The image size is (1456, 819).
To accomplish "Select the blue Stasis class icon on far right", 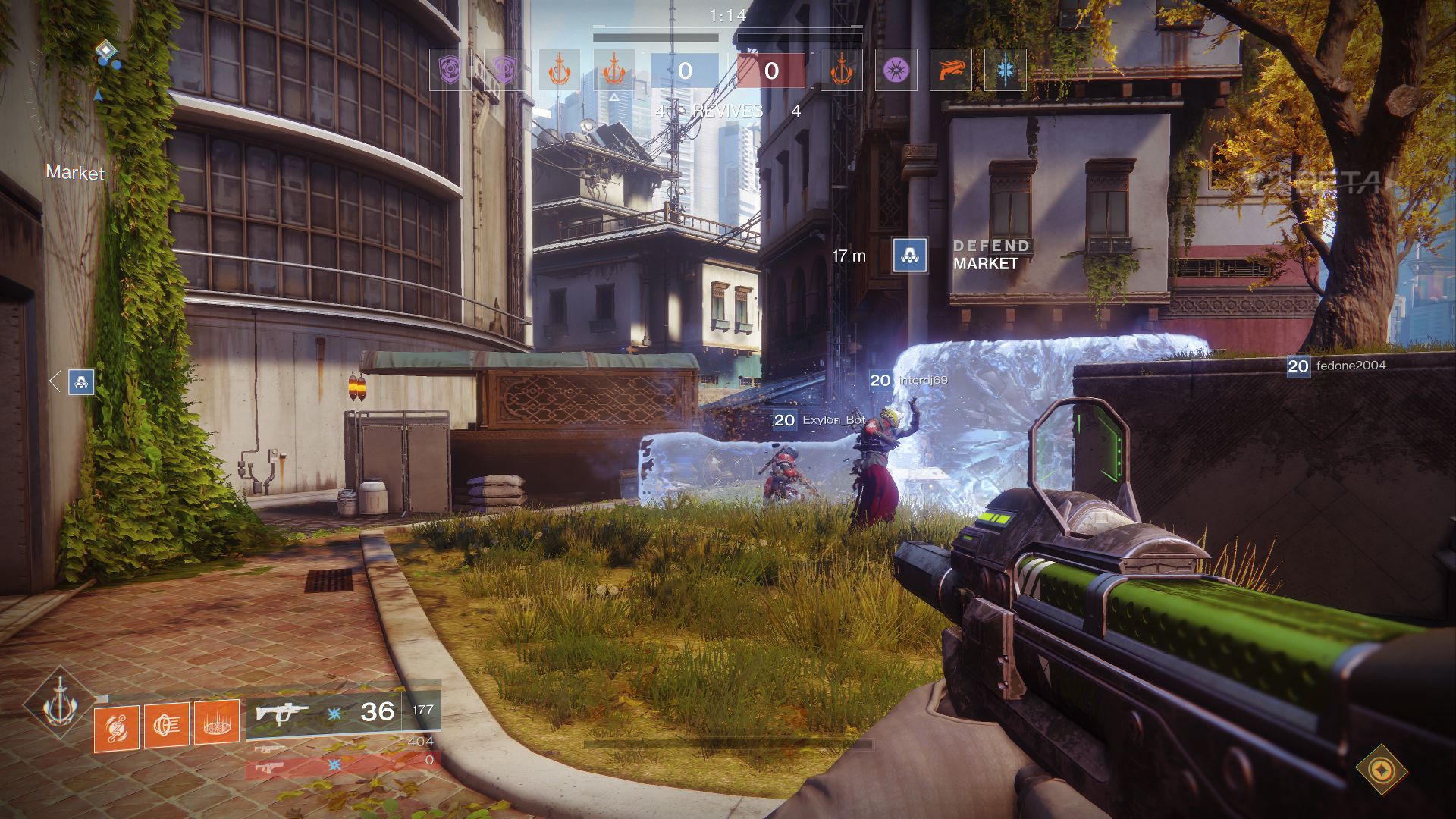I will (x=1006, y=71).
